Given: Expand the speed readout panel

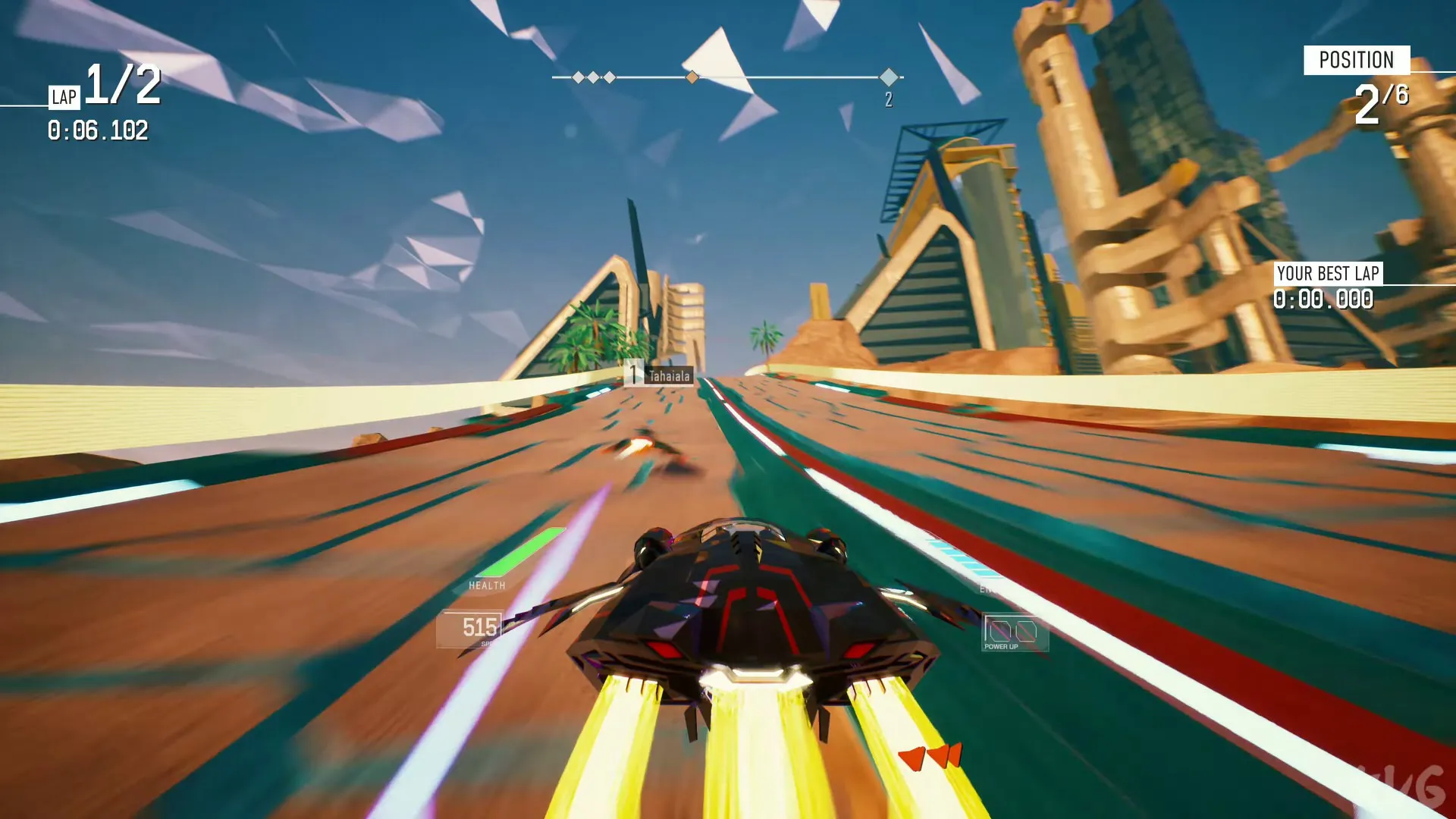Looking at the screenshot, I should (x=479, y=628).
